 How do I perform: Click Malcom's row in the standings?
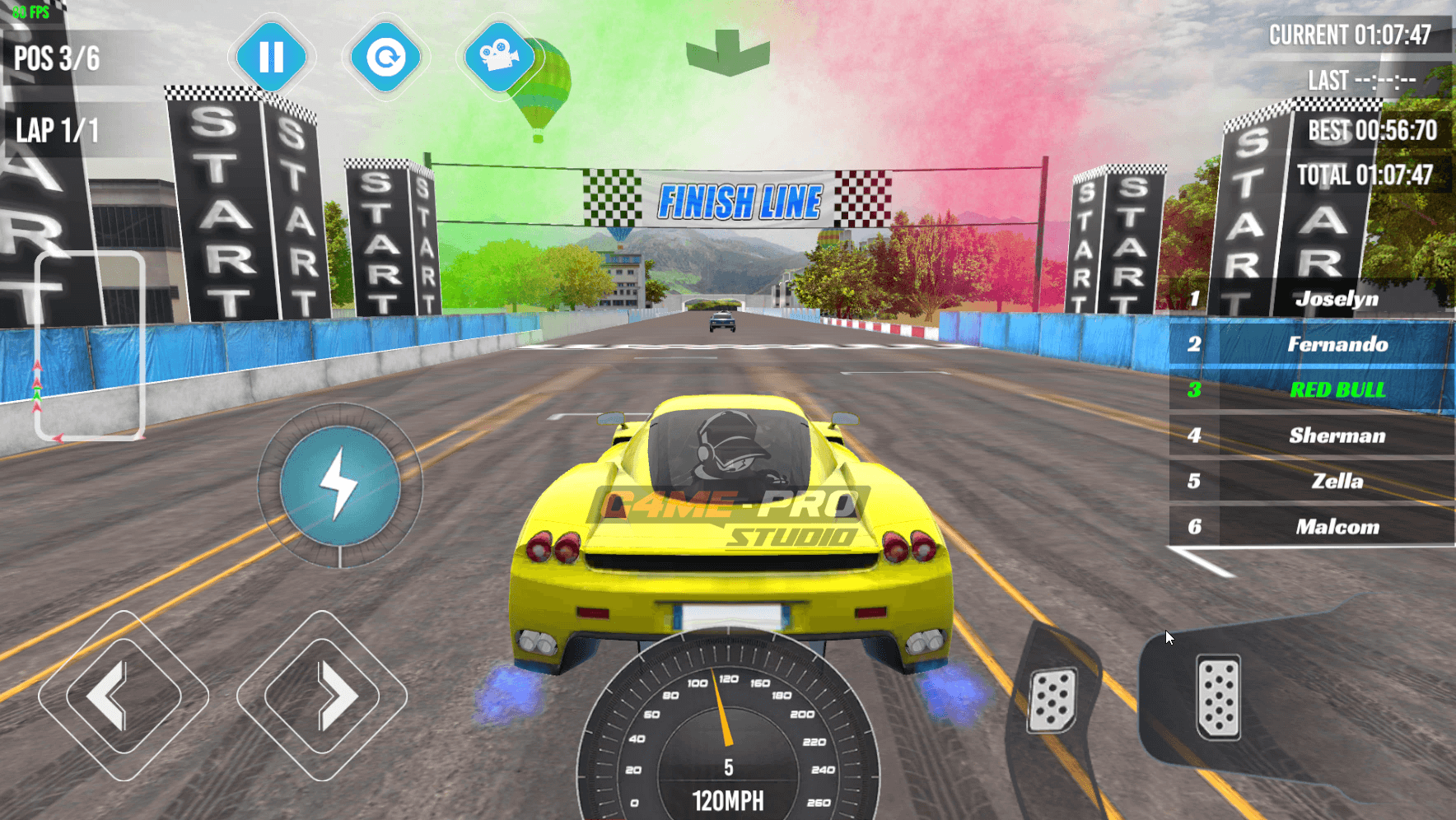click(x=1311, y=527)
